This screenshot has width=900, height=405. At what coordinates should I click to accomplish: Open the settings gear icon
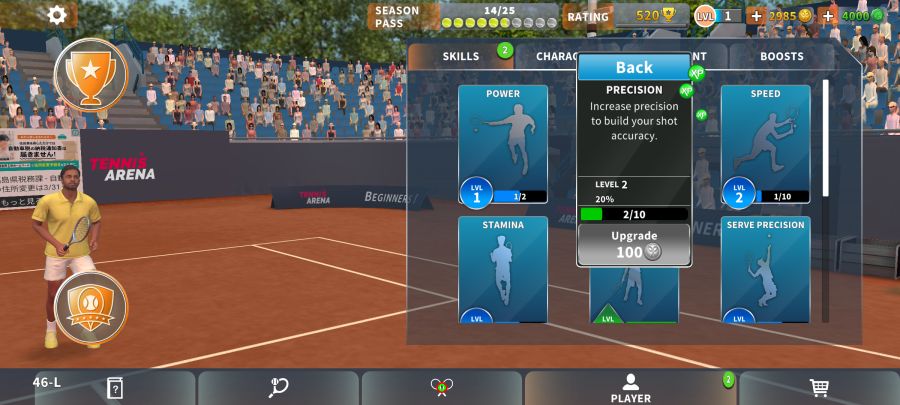[58, 15]
